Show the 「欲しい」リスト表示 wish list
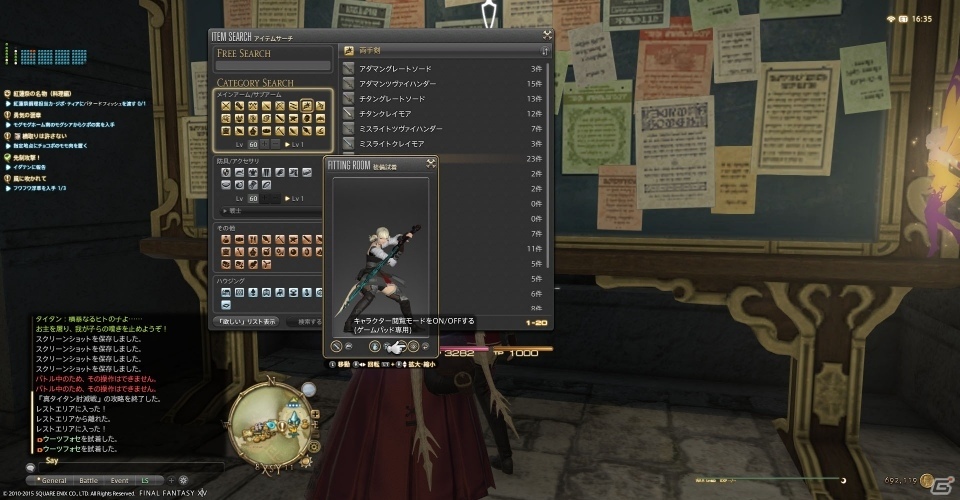960x500 pixels. click(x=246, y=322)
